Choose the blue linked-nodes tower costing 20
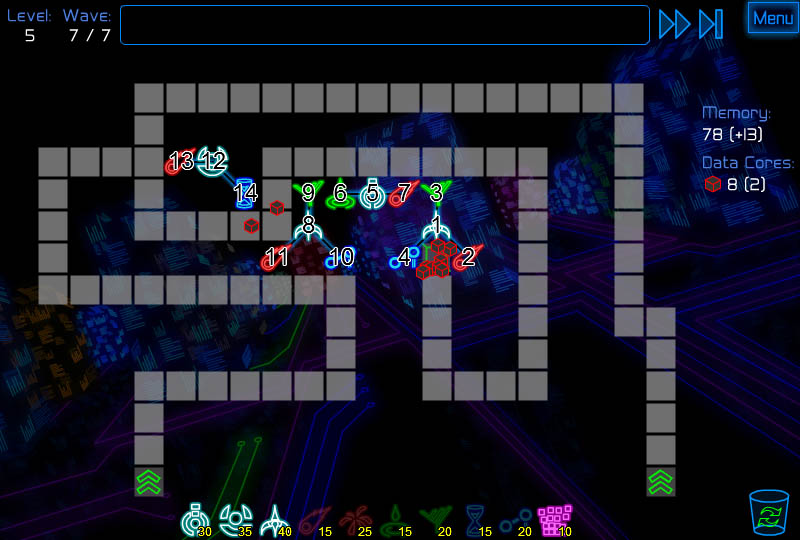The image size is (800, 540). [x=513, y=520]
